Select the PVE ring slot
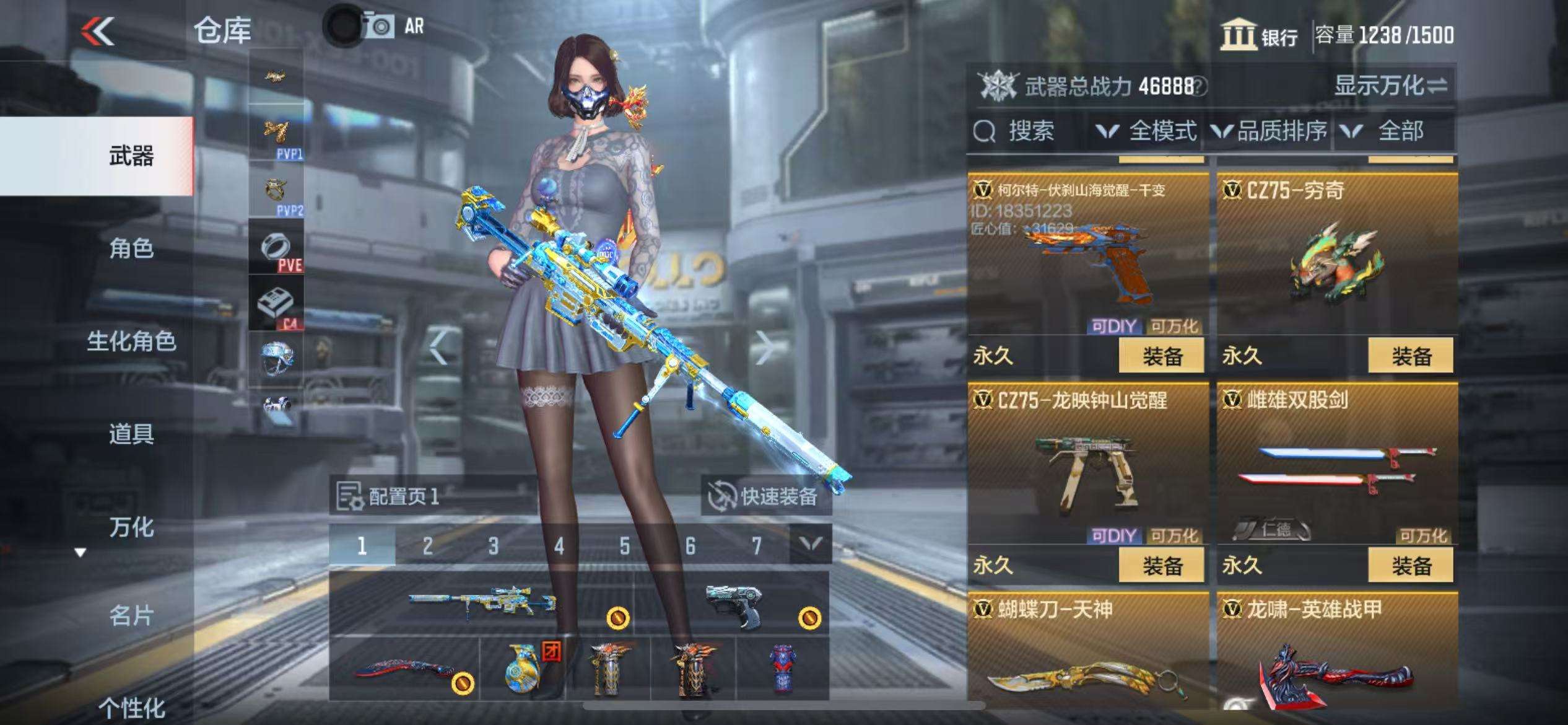This screenshot has width=1568, height=725. [x=276, y=248]
